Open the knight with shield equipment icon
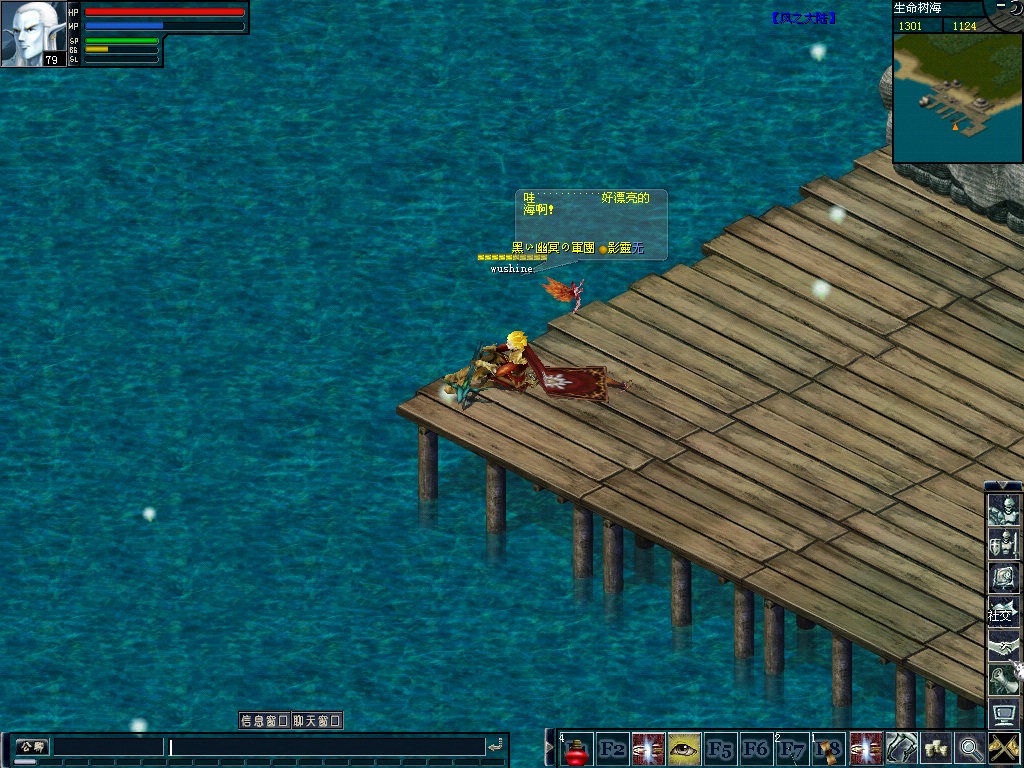The image size is (1024, 768). [1003, 545]
